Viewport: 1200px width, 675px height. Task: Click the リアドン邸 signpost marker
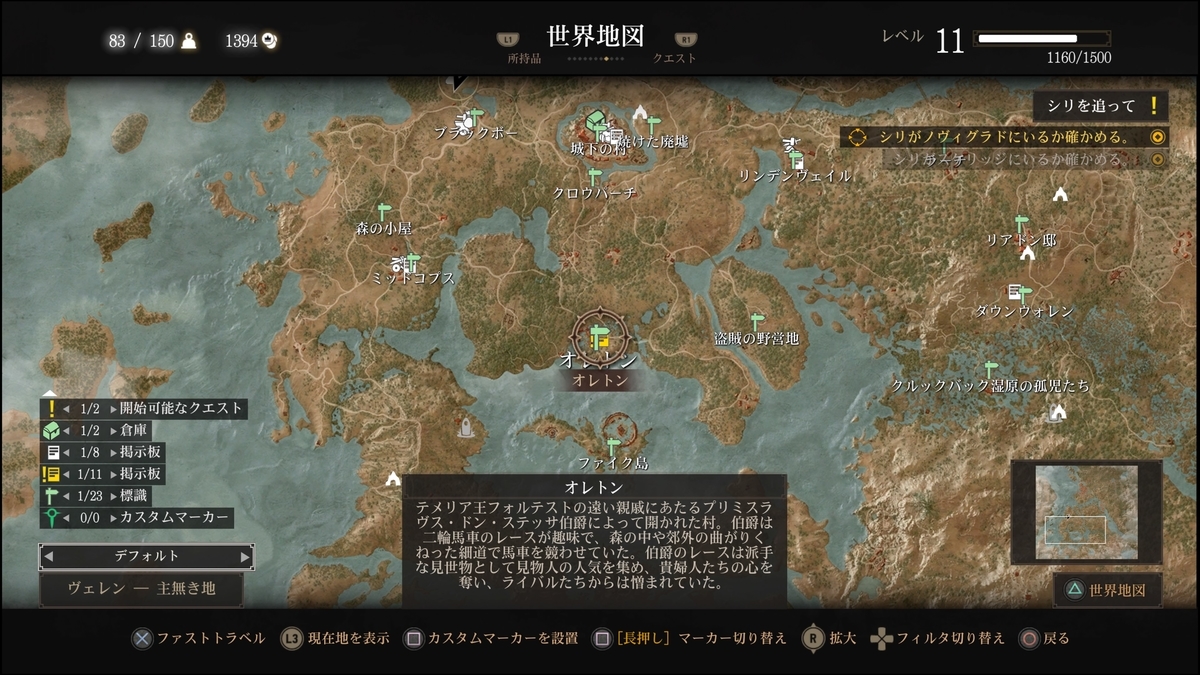coord(1021,223)
